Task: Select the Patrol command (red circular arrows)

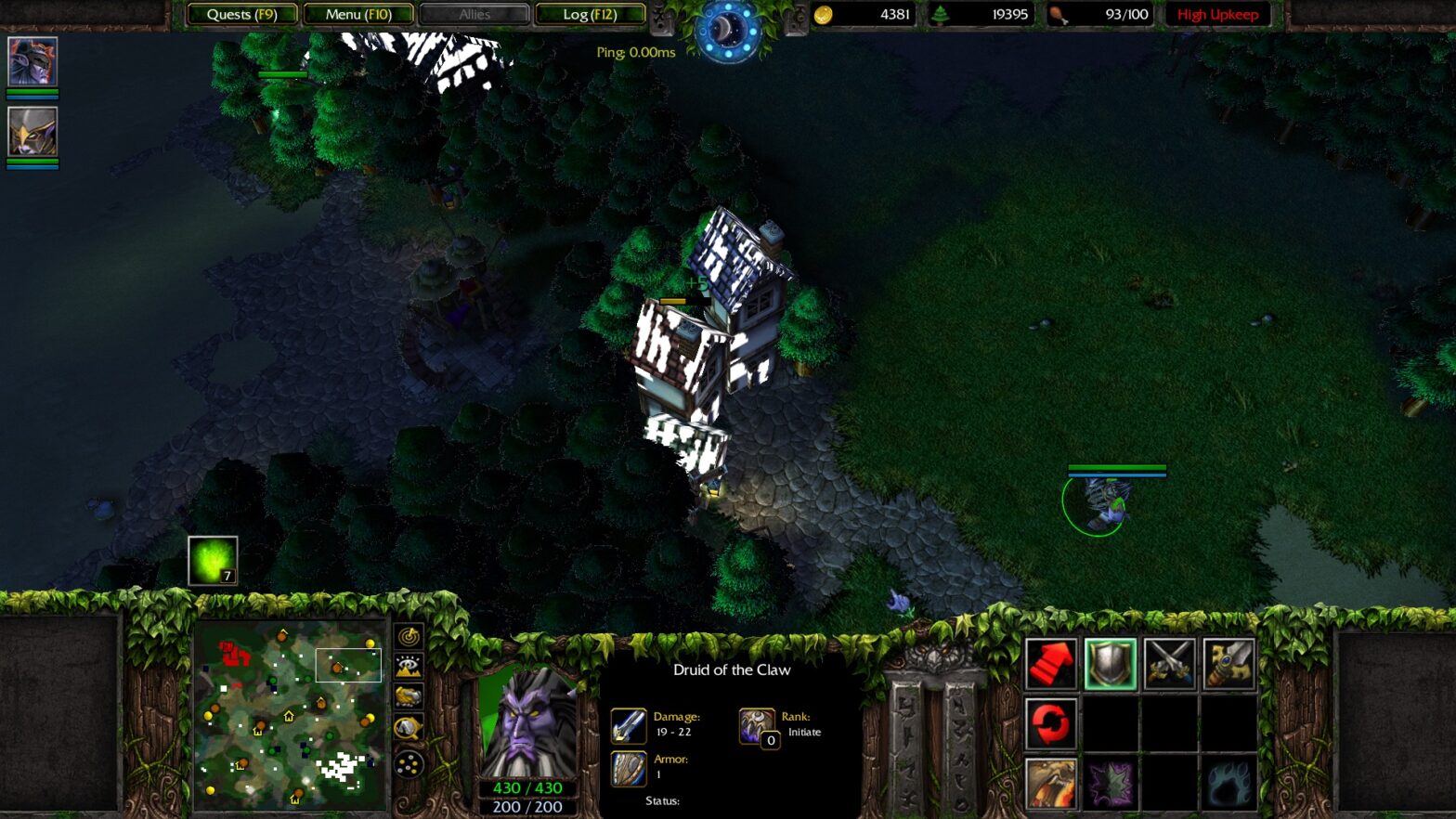Action: click(1052, 722)
